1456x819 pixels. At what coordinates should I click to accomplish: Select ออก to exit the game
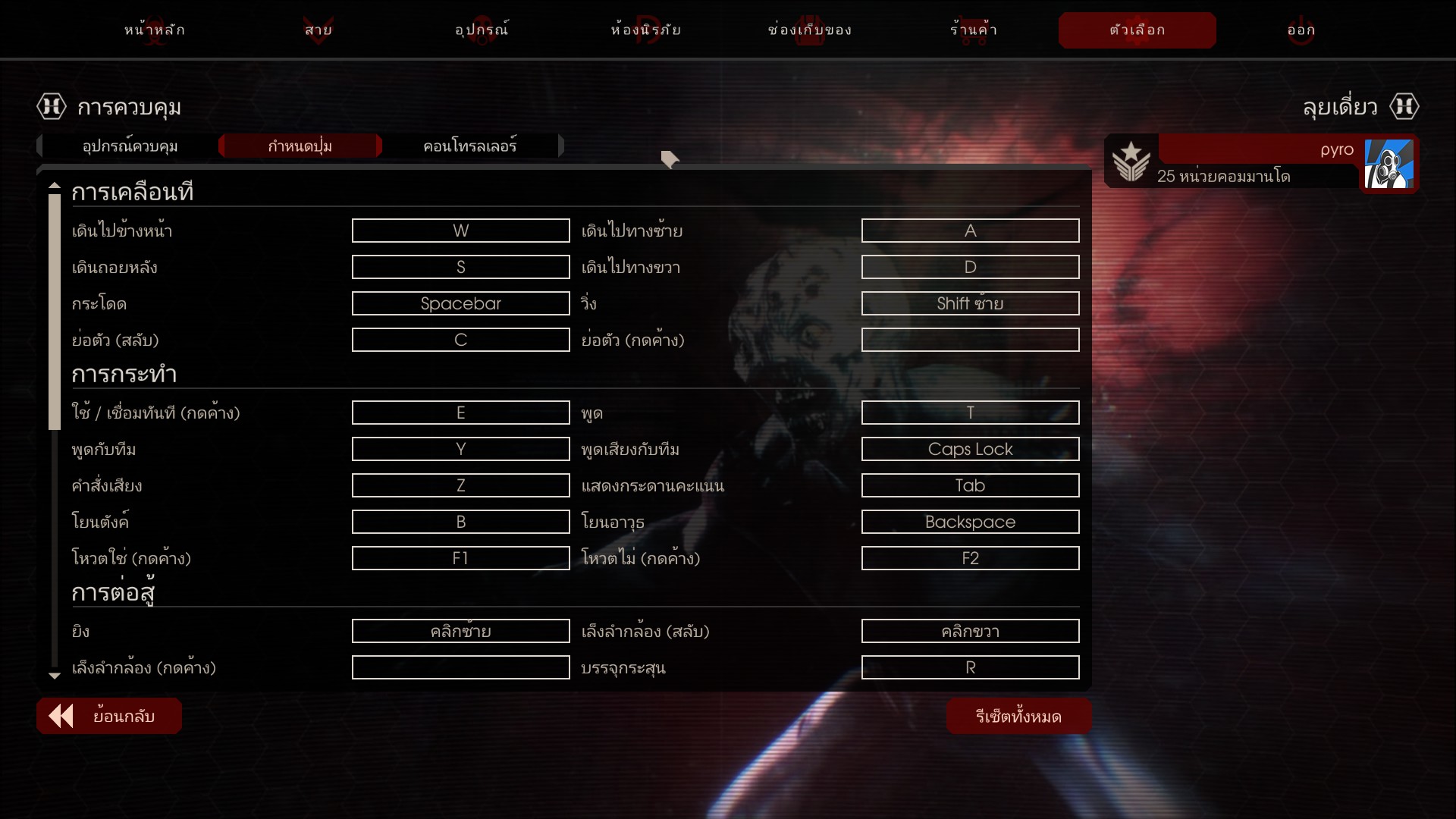(1301, 30)
